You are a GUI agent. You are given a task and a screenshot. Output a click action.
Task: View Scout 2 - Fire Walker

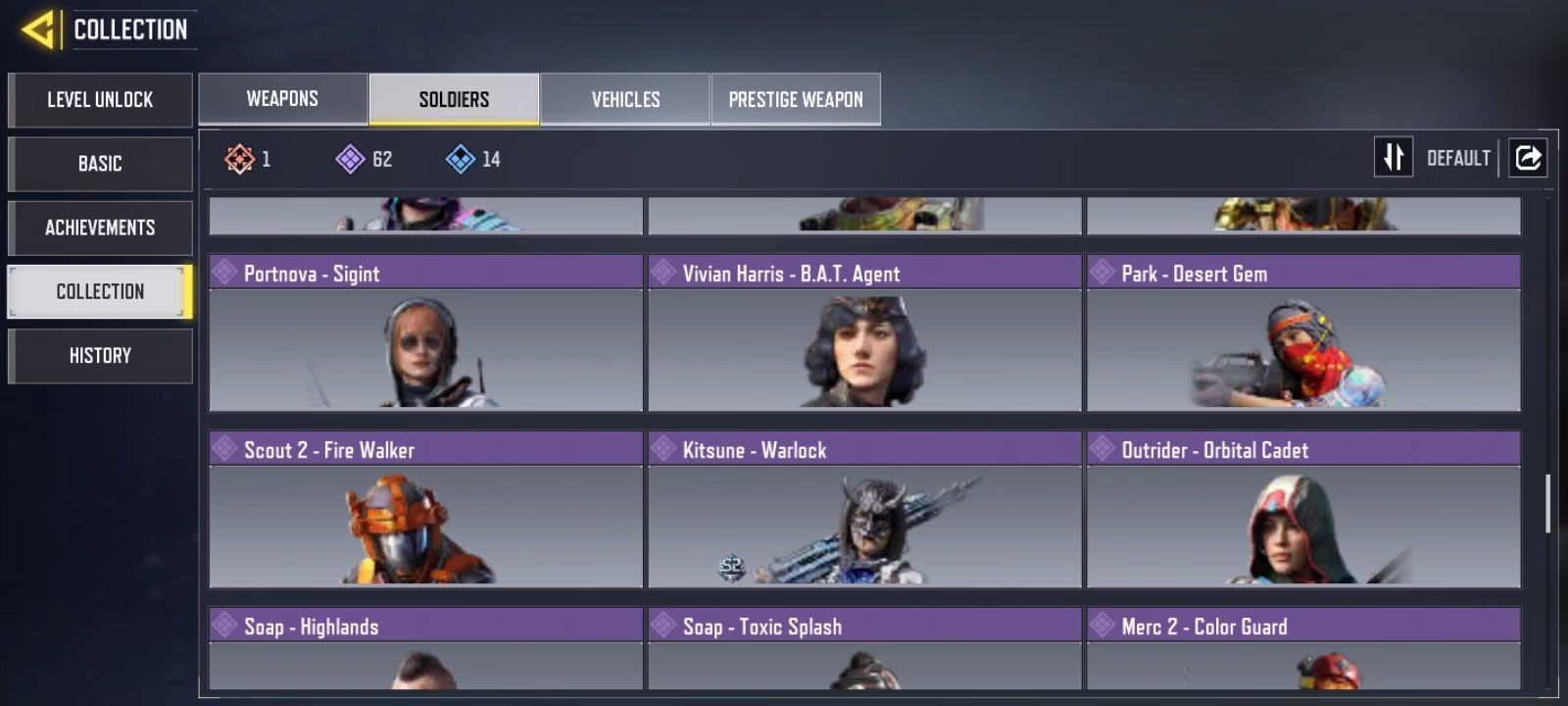pos(425,510)
